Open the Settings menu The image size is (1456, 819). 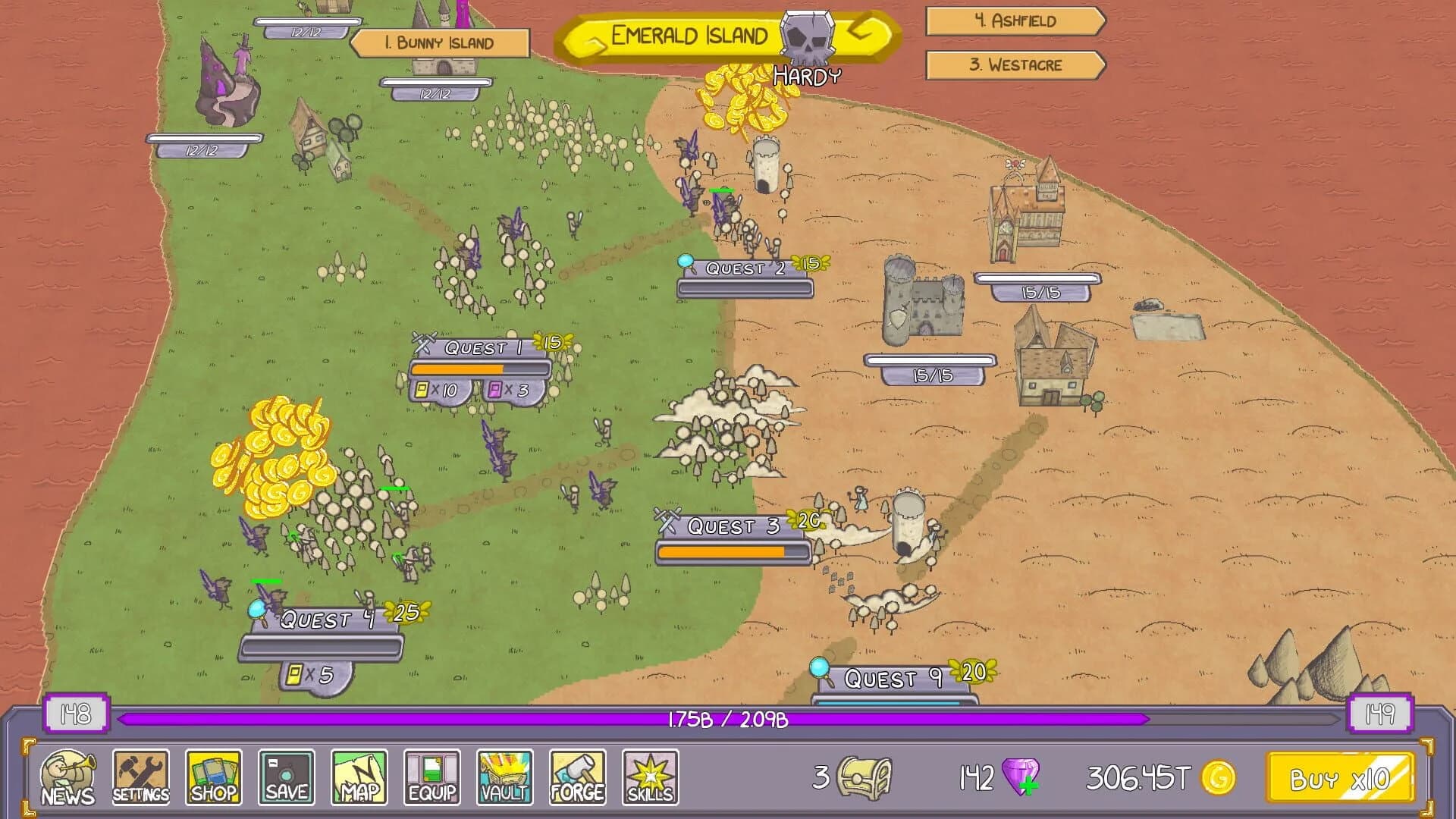tap(140, 777)
